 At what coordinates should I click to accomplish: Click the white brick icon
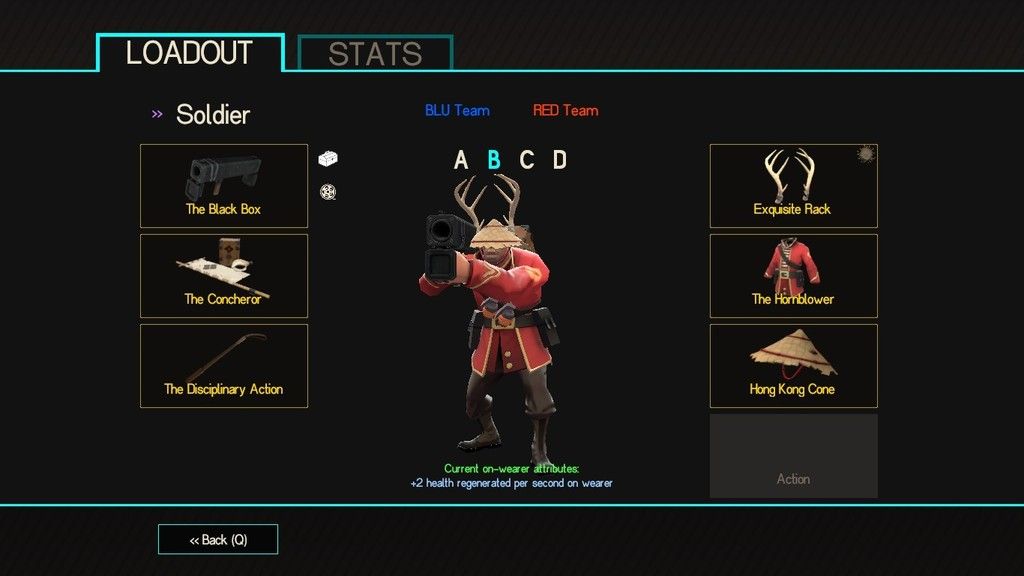click(x=329, y=158)
